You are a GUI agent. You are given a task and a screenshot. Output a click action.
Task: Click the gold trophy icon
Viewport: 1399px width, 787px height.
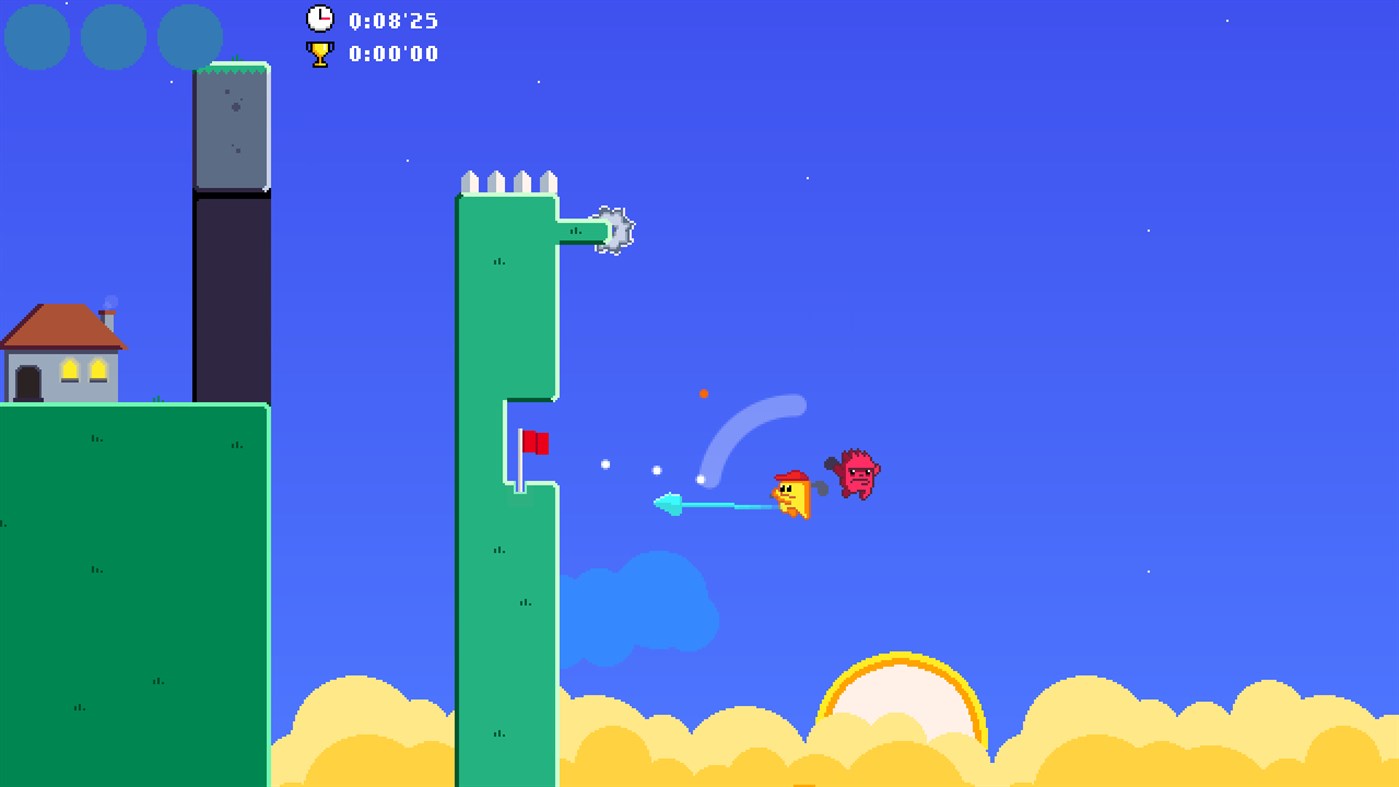click(318, 53)
